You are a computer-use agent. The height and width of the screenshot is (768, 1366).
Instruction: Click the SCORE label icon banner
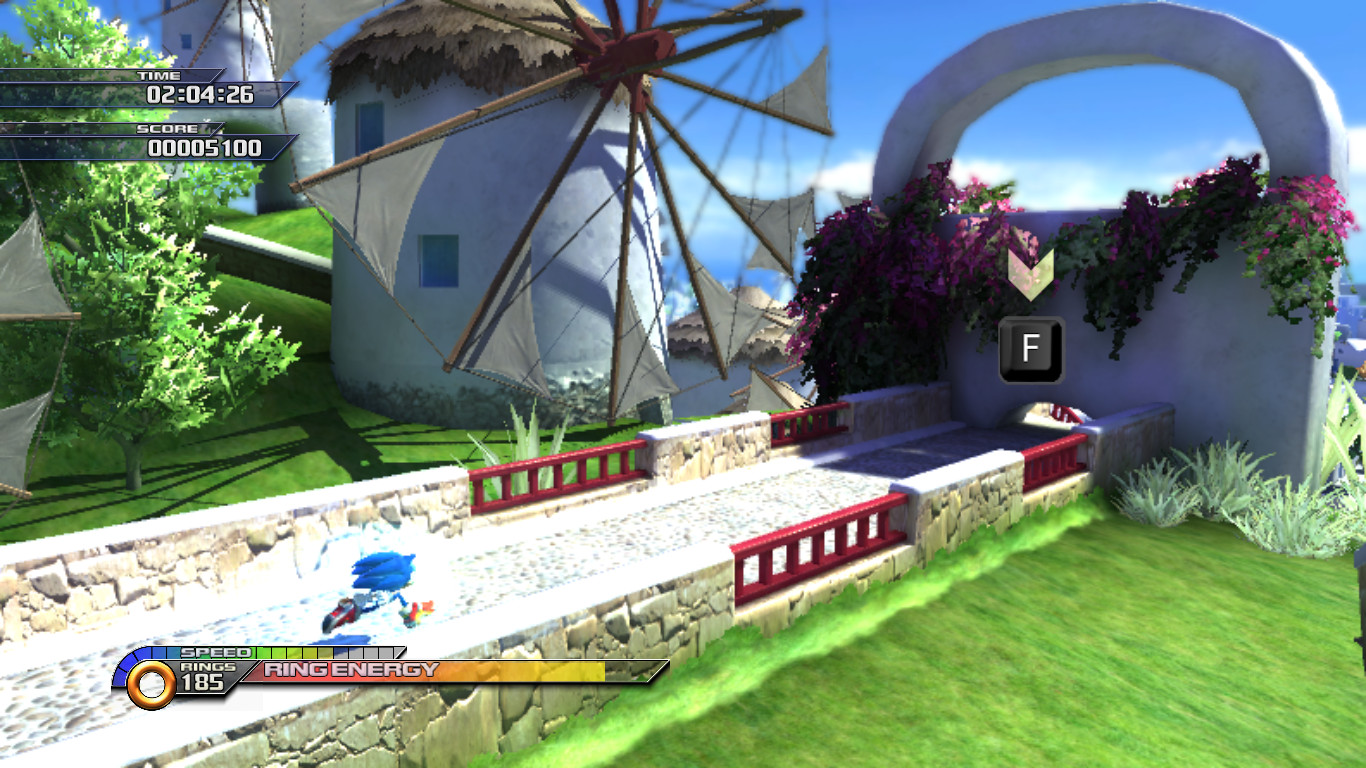[165, 129]
